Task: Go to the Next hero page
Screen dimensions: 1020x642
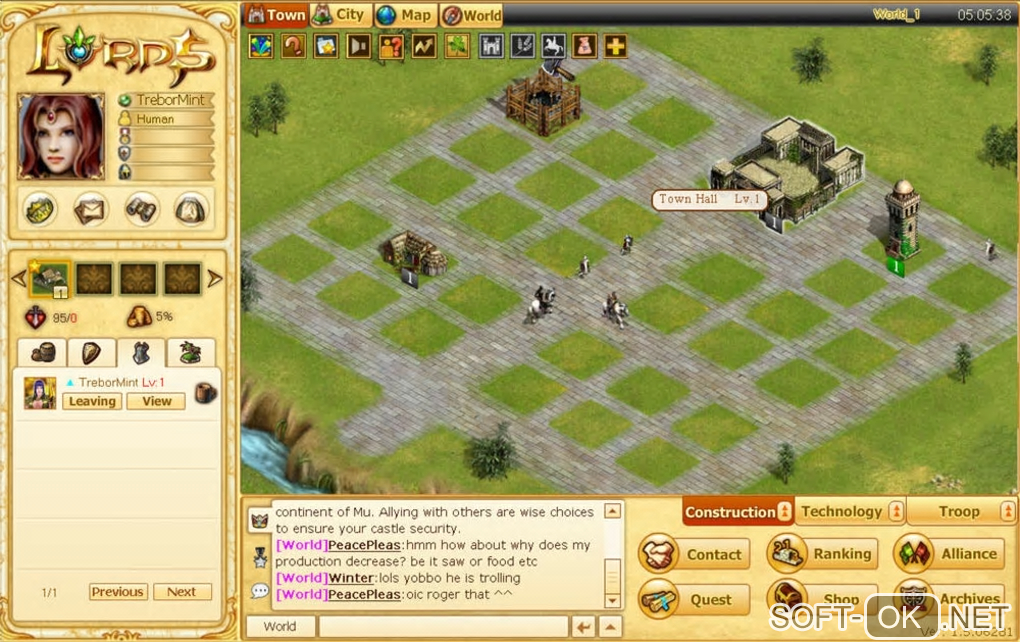Action: [x=181, y=592]
